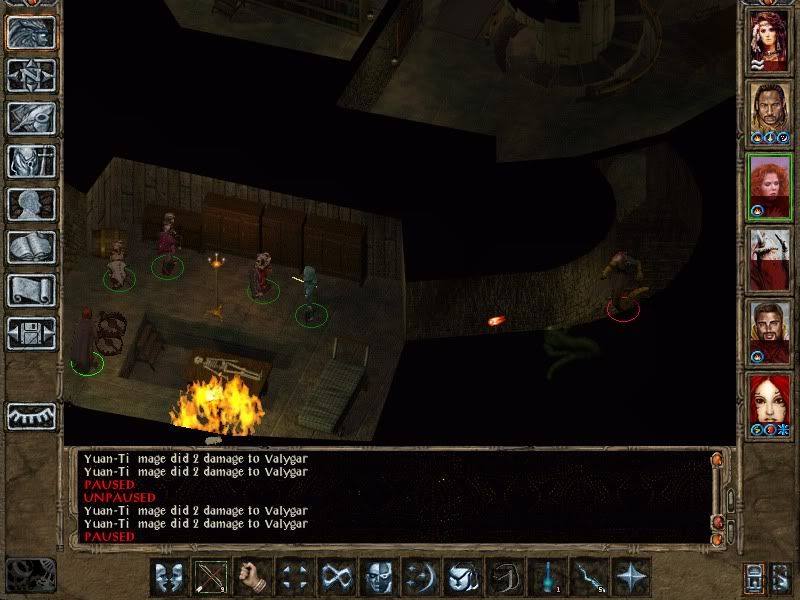Open the options floppy disk button
Image resolution: width=800 pixels, height=600 pixels.
click(31, 333)
